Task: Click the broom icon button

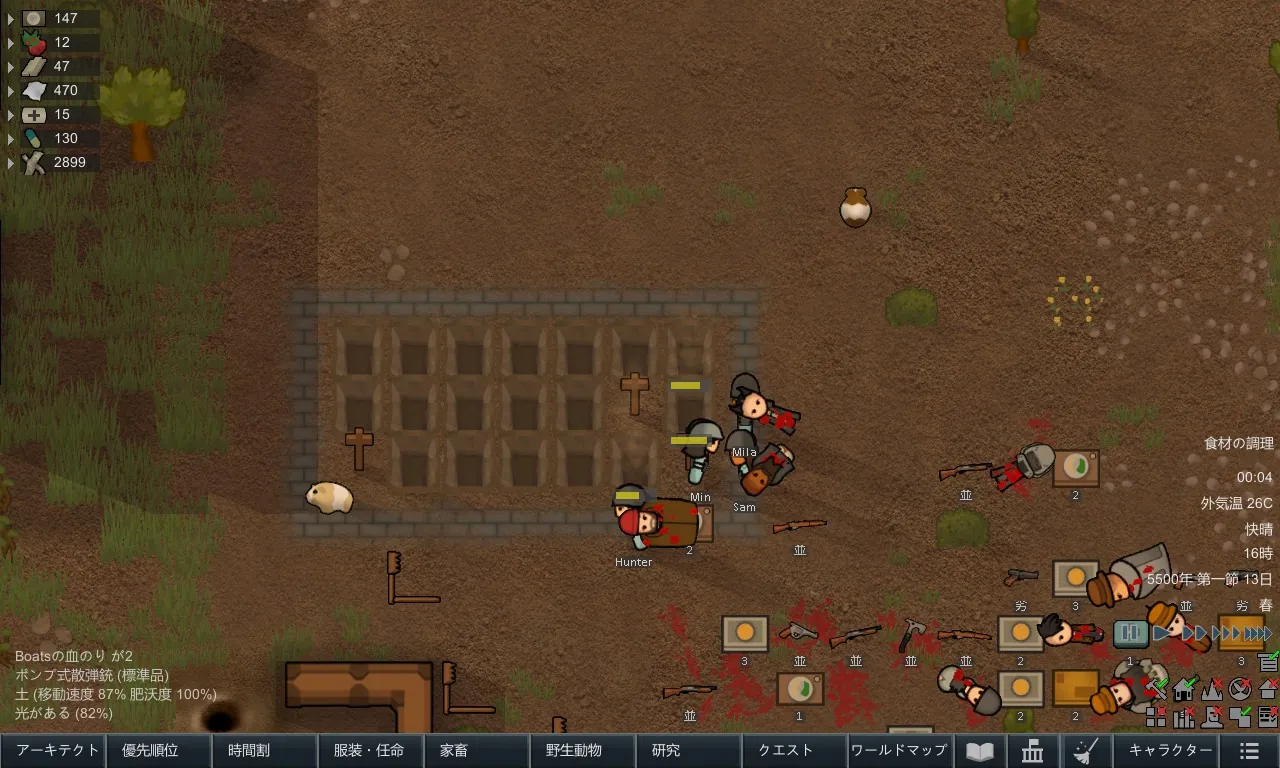Action: tap(1085, 751)
